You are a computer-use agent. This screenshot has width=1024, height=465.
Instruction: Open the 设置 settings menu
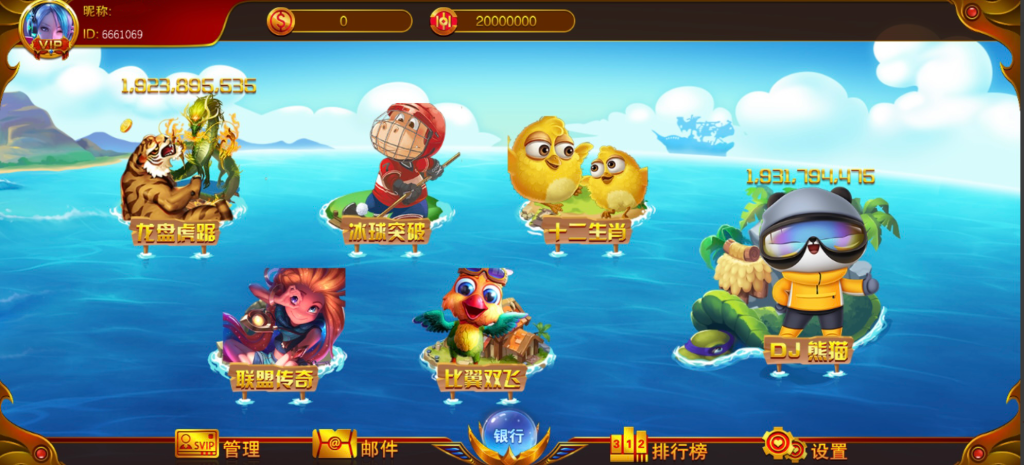tap(805, 447)
